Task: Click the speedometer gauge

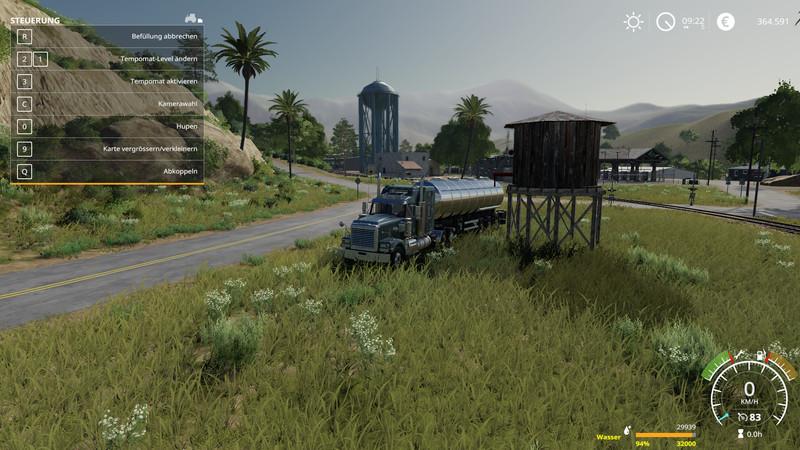Action: tap(749, 390)
